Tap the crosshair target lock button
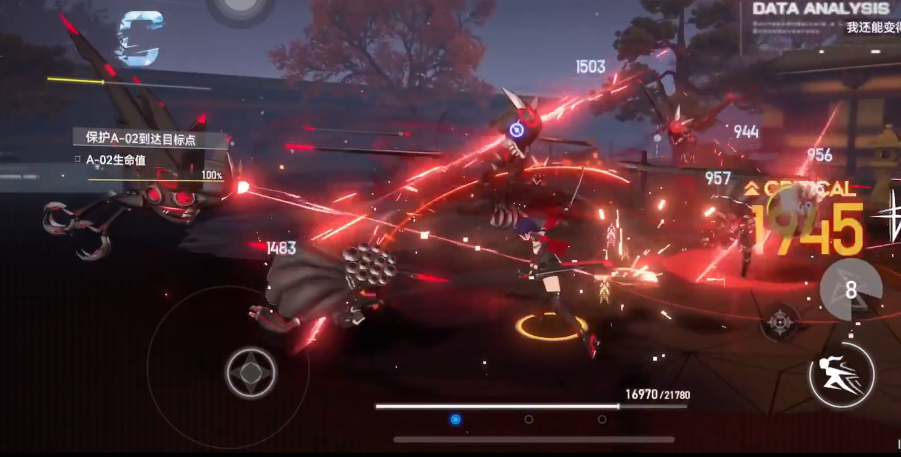 click(780, 321)
